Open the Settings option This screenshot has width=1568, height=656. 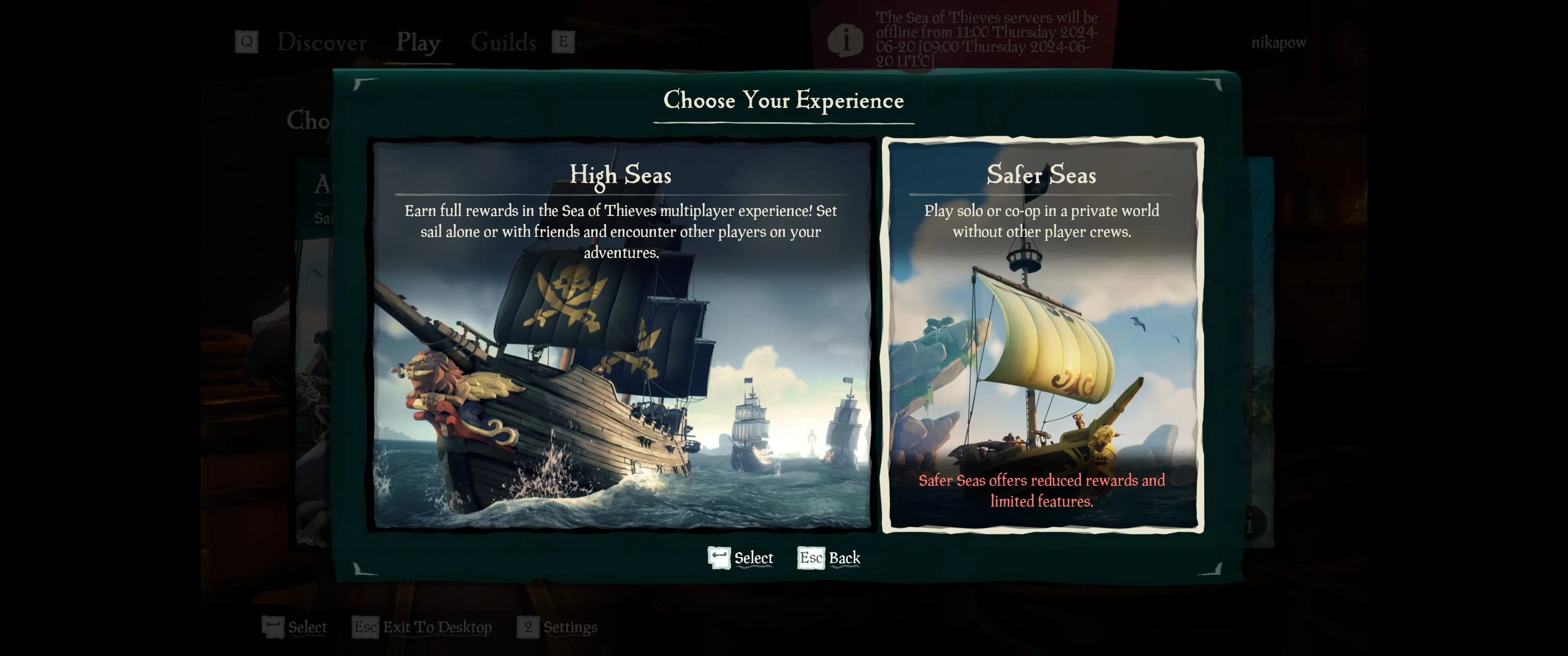[569, 627]
